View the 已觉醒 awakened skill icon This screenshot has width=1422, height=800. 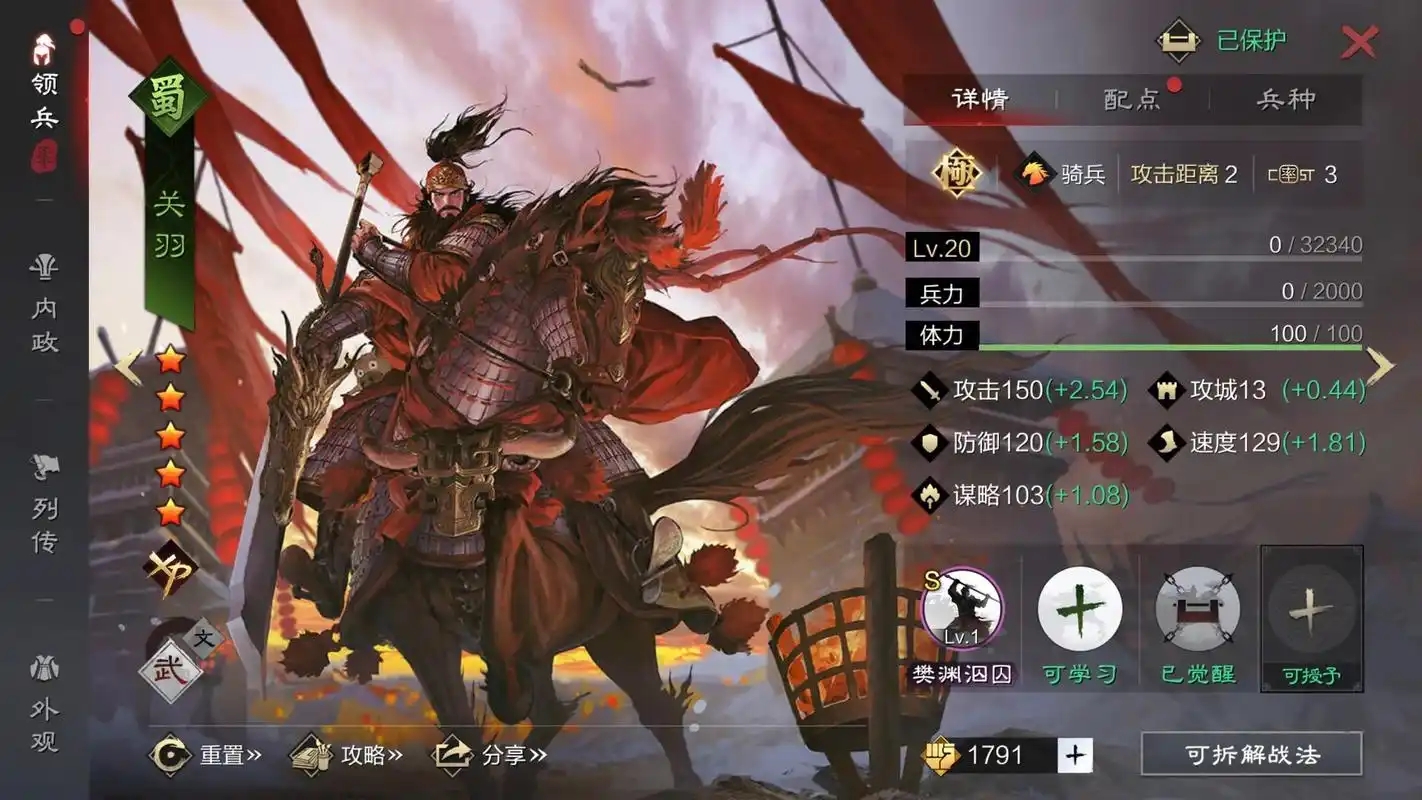click(1196, 608)
